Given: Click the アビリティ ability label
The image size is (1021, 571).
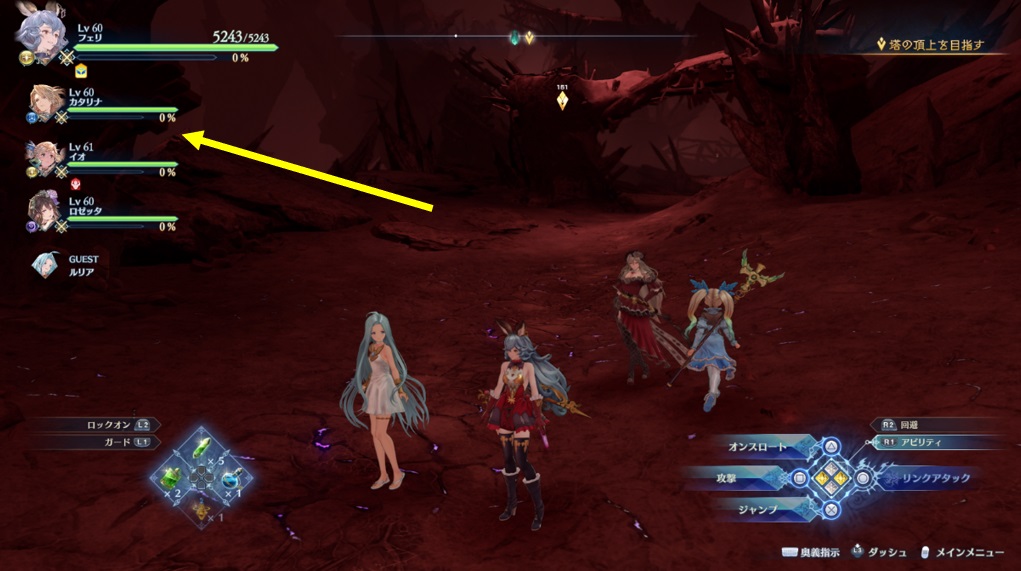Looking at the screenshot, I should click(x=920, y=442).
